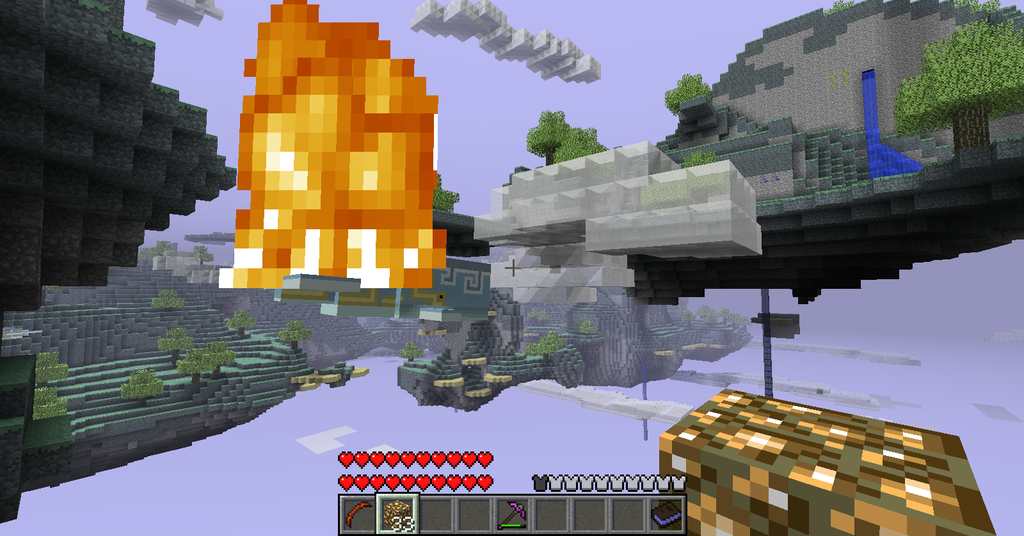The image size is (1024, 536).
Task: Select the book in the last hotbar slot
Action: (665, 514)
